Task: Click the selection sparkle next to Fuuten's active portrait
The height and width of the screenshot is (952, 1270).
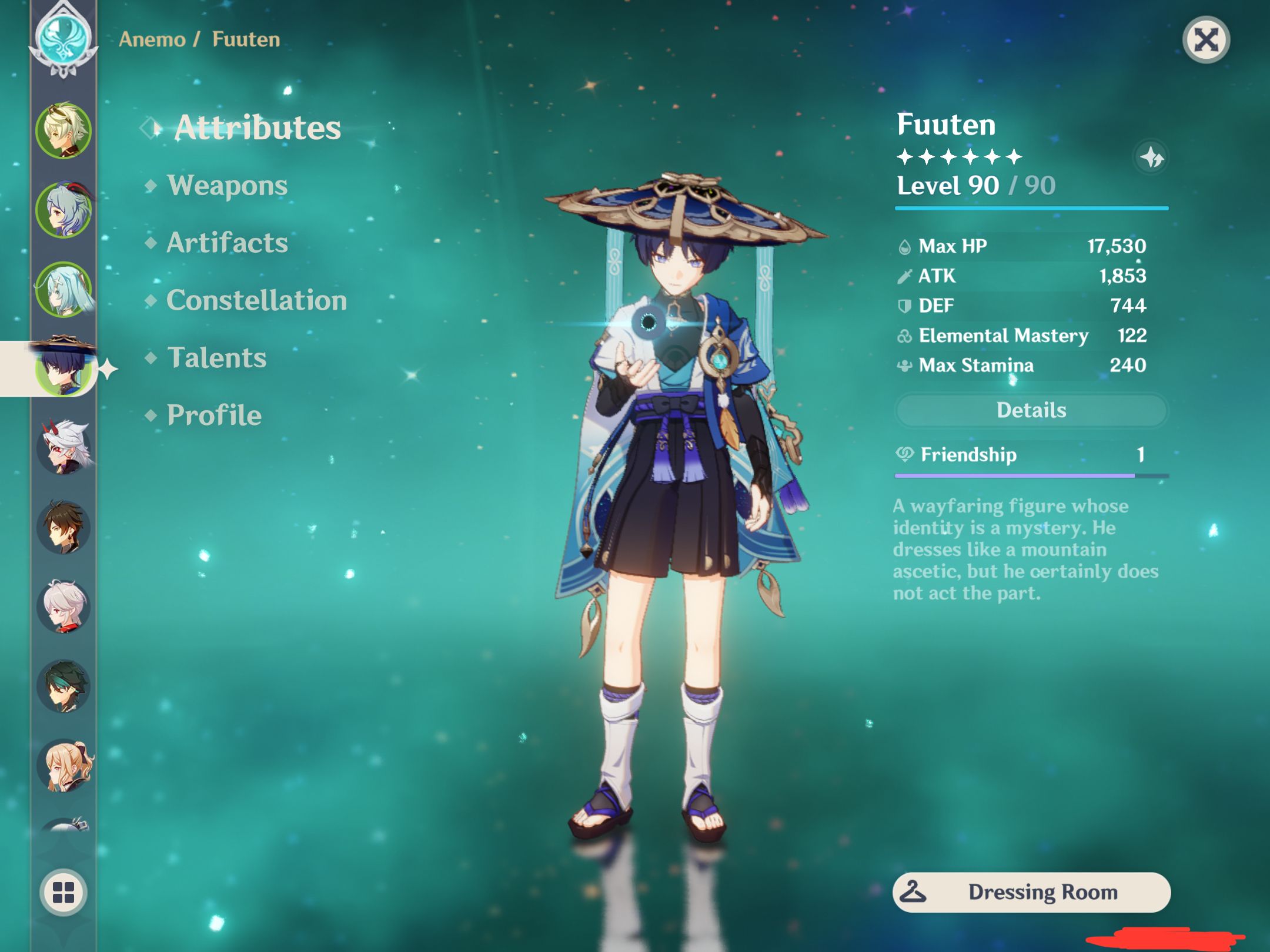Action: [109, 370]
